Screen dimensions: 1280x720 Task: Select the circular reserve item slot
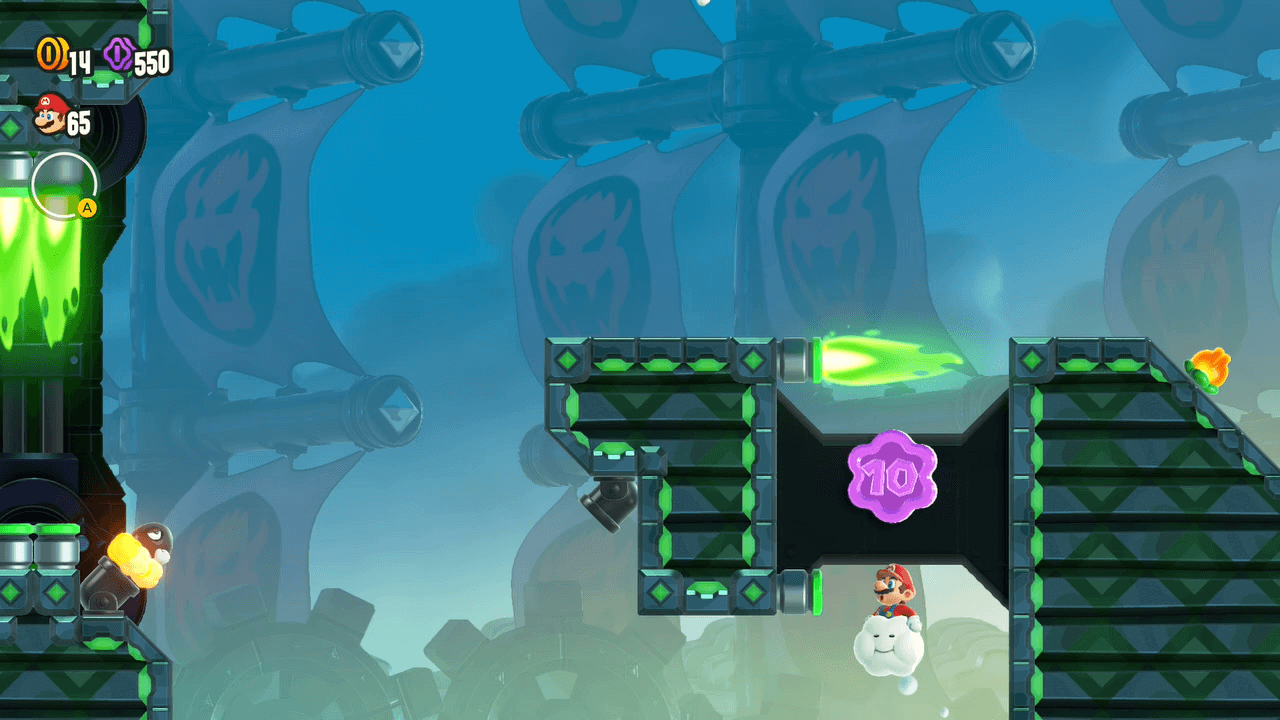pos(64,185)
